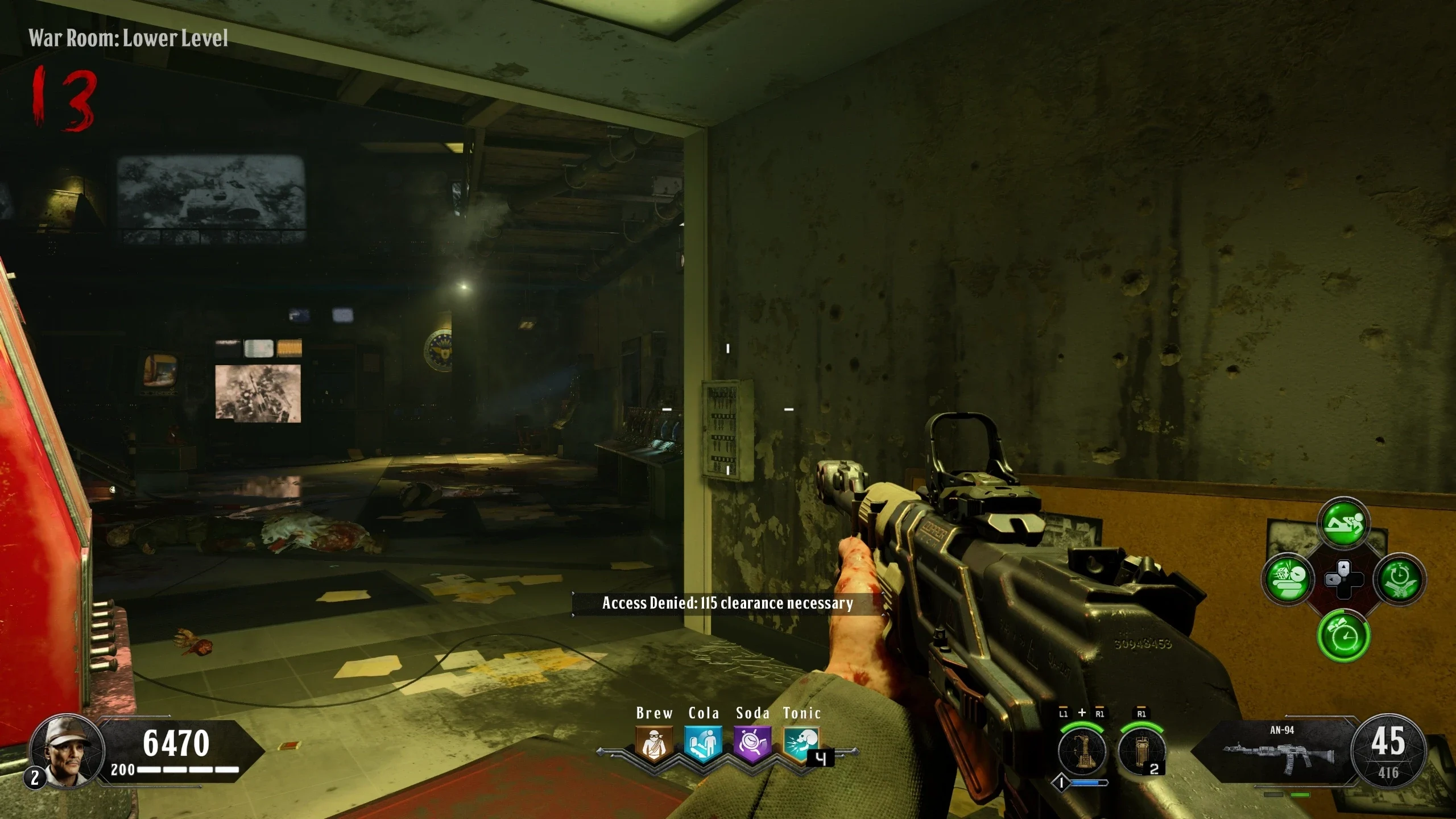The image size is (1456, 819).
Task: Select the blue Cola perk icon
Action: click(703, 743)
